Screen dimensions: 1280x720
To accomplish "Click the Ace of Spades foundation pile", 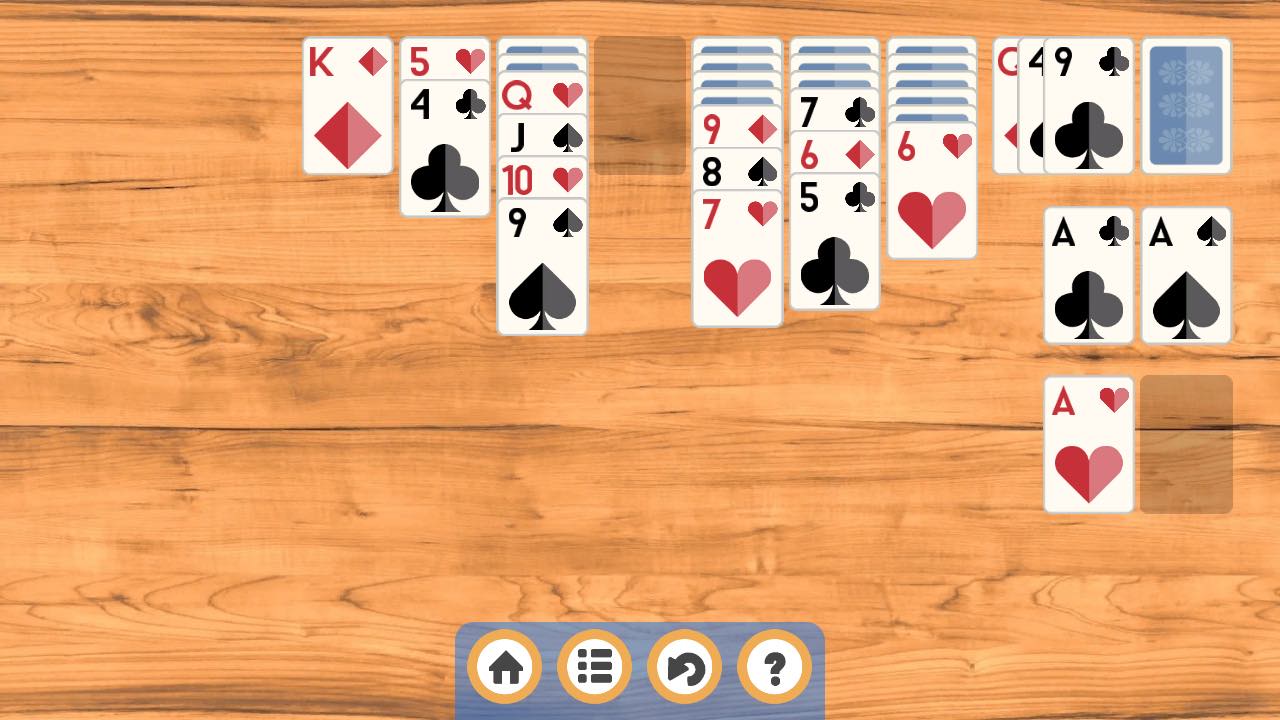I will (1187, 277).
